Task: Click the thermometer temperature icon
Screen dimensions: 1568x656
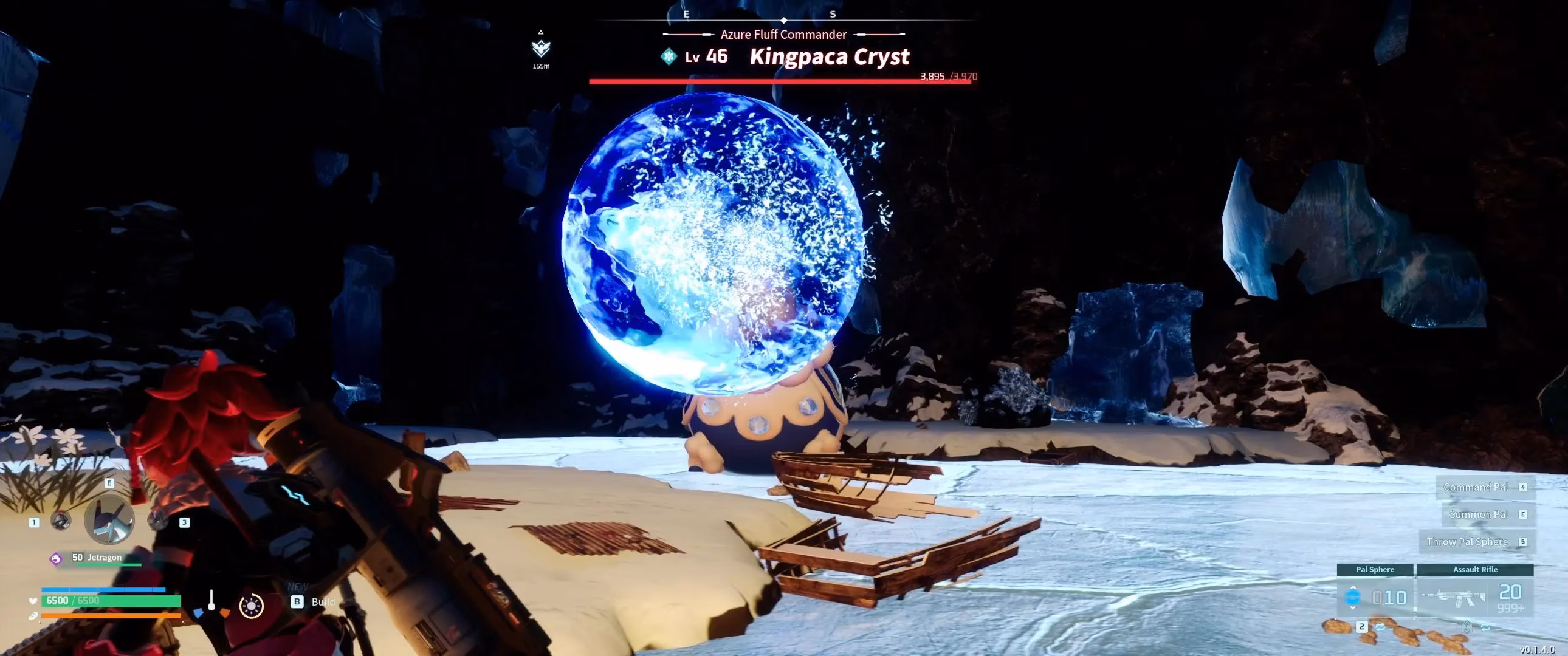Action: pyautogui.click(x=212, y=601)
